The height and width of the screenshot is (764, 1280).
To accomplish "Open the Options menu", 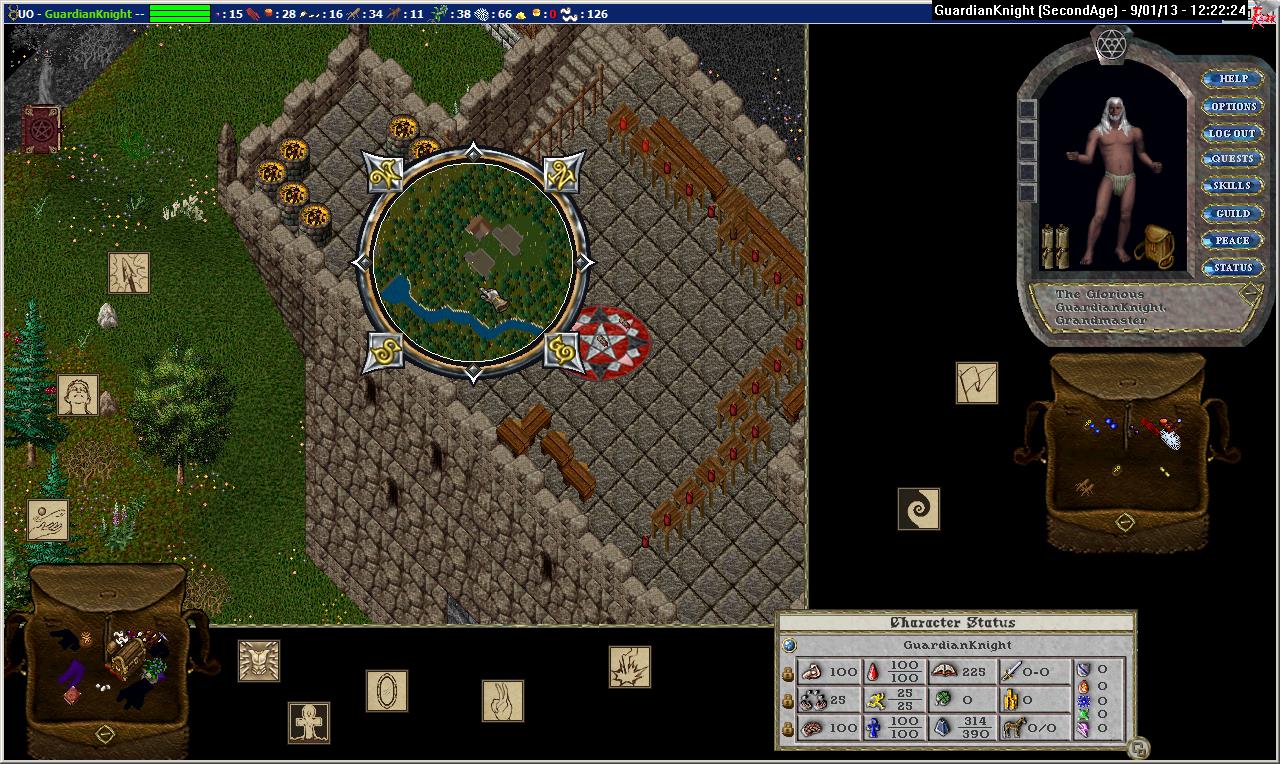I will click(x=1233, y=106).
